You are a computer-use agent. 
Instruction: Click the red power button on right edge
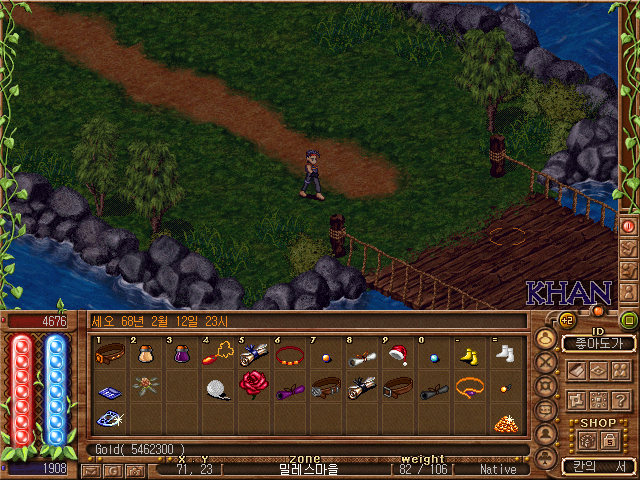pyautogui.click(x=629, y=226)
